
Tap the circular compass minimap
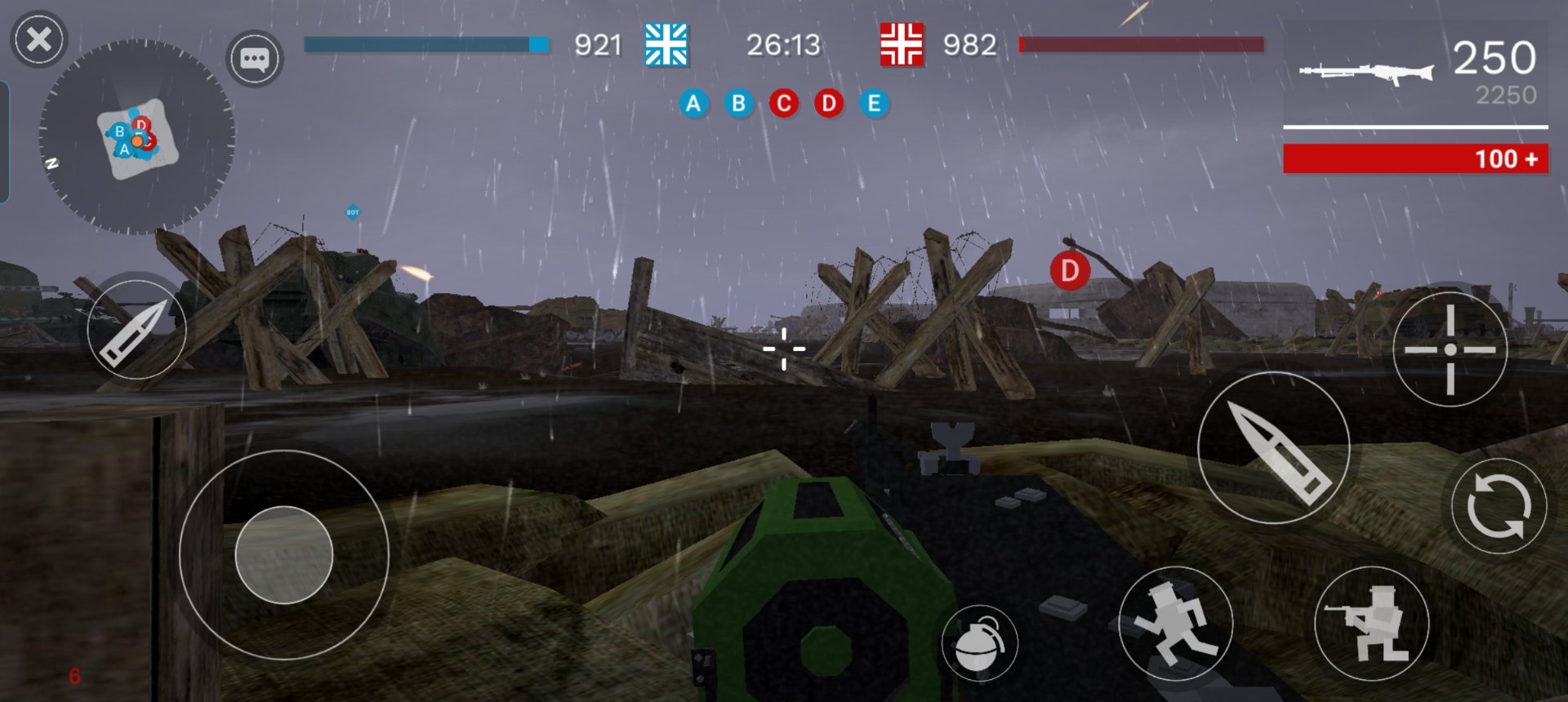coord(136,137)
